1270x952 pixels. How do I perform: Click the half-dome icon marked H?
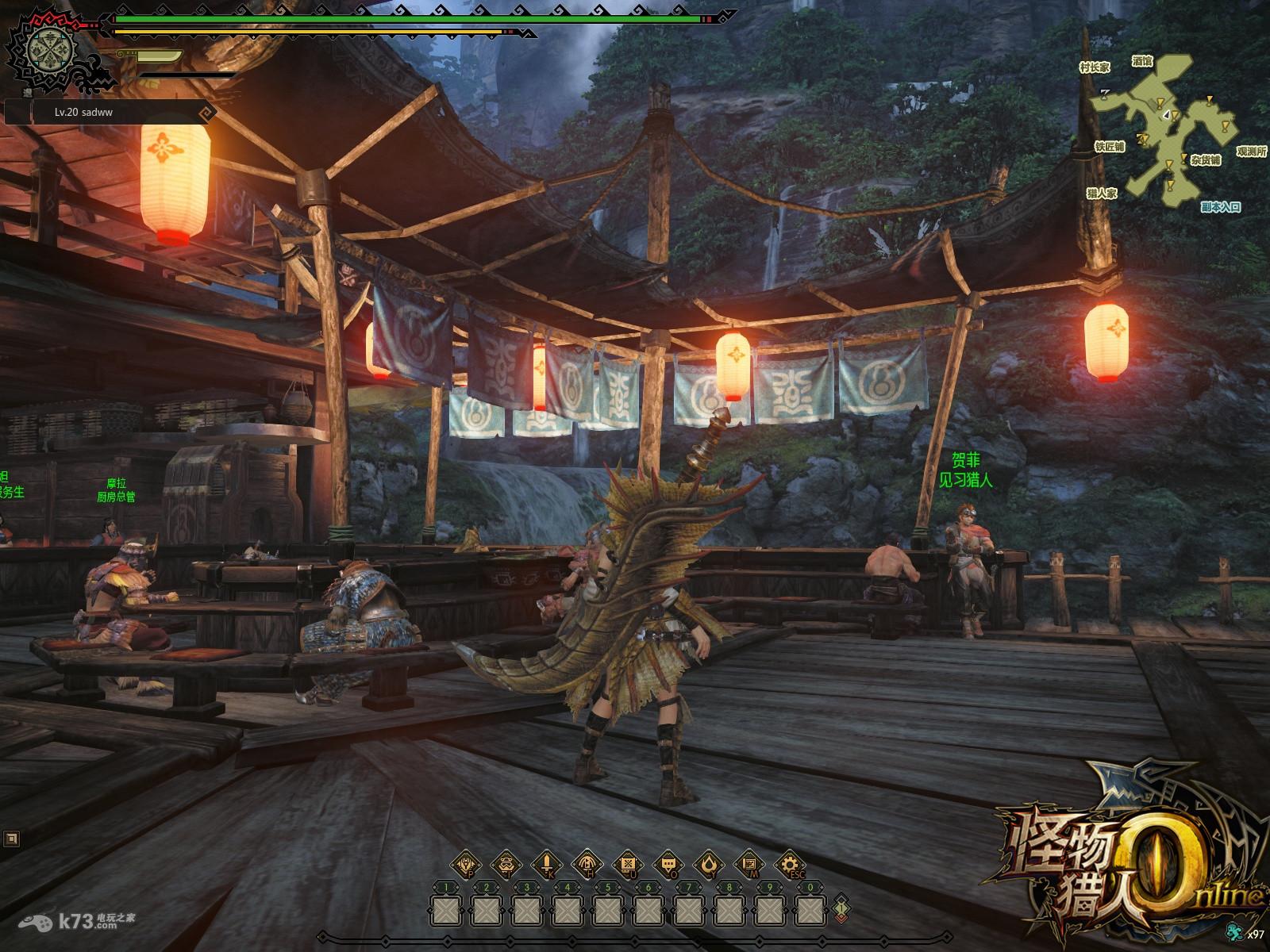[587, 865]
